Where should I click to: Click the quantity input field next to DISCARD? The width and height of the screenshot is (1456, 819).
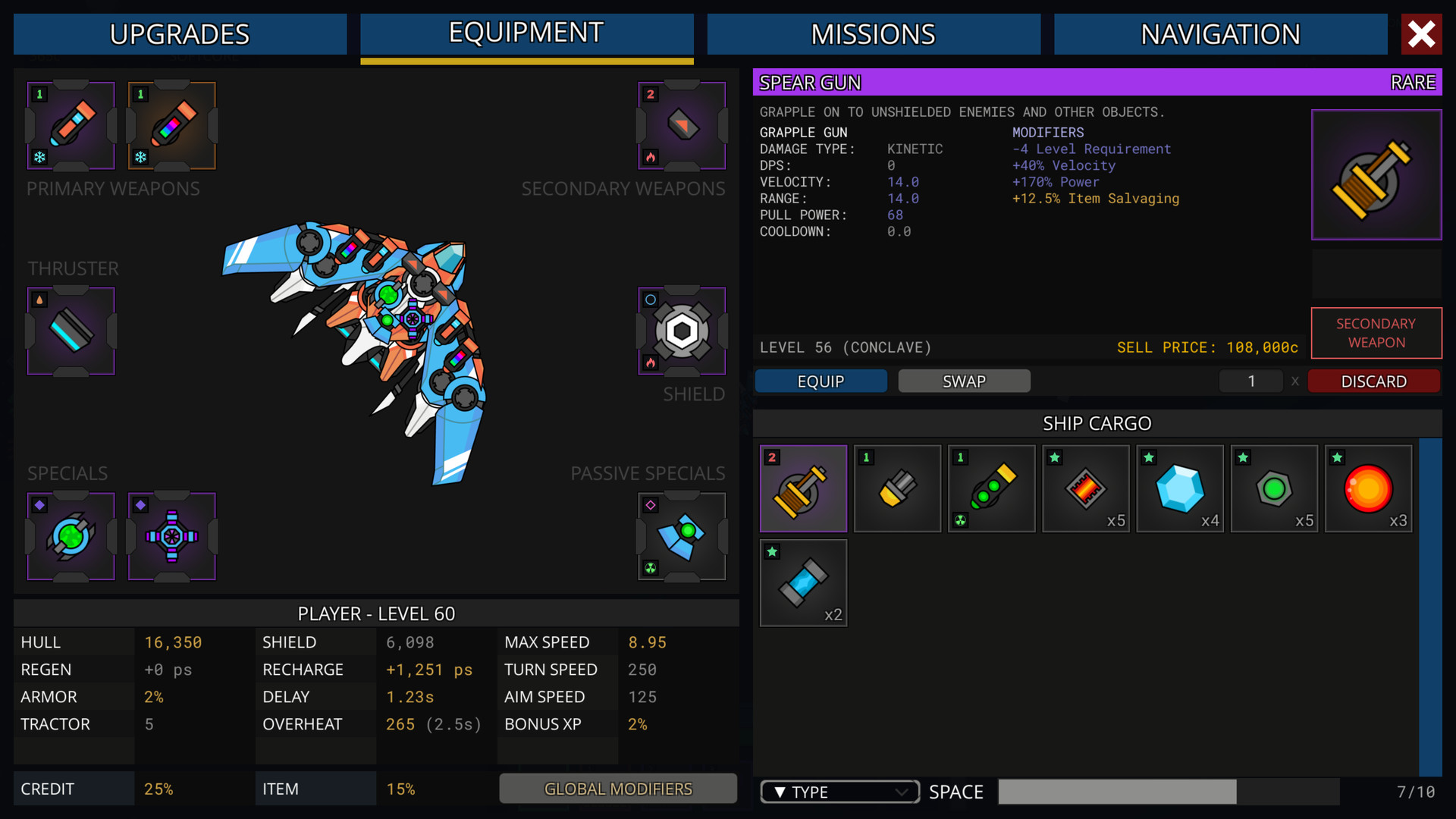[1250, 381]
